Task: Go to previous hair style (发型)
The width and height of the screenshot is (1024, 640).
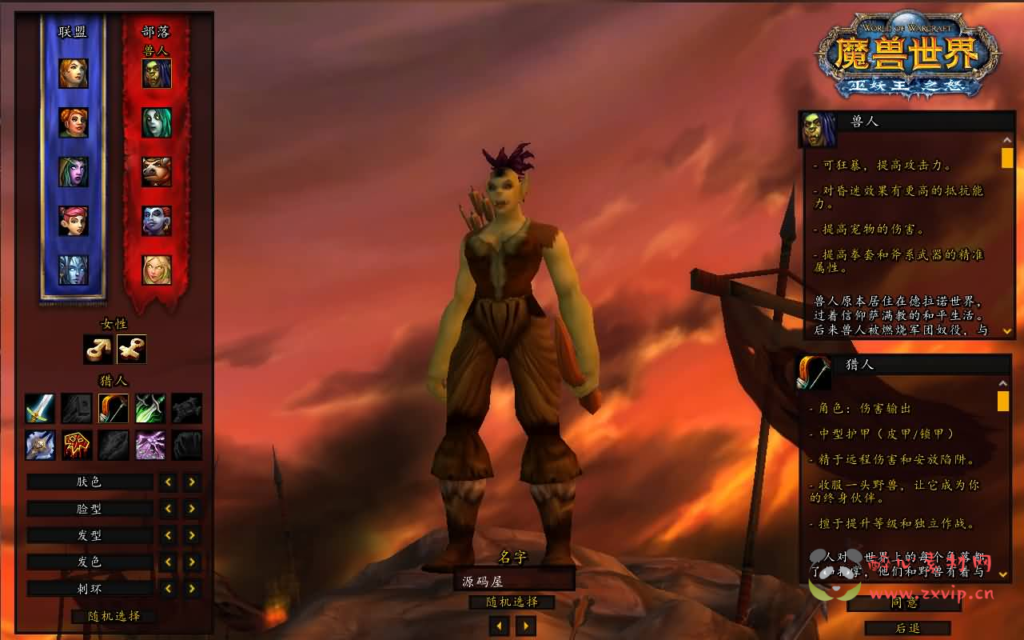Action: [x=168, y=536]
